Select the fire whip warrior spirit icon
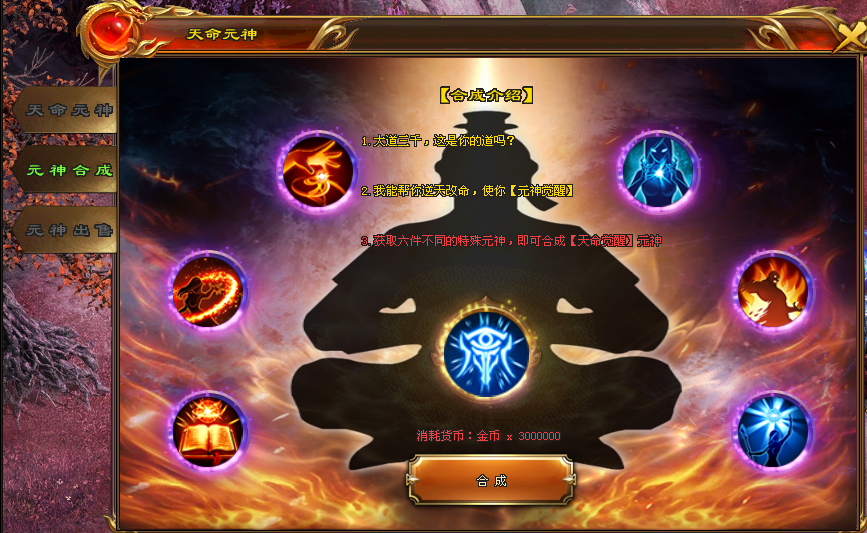Viewport: 867px width, 533px height. pyautogui.click(x=208, y=291)
